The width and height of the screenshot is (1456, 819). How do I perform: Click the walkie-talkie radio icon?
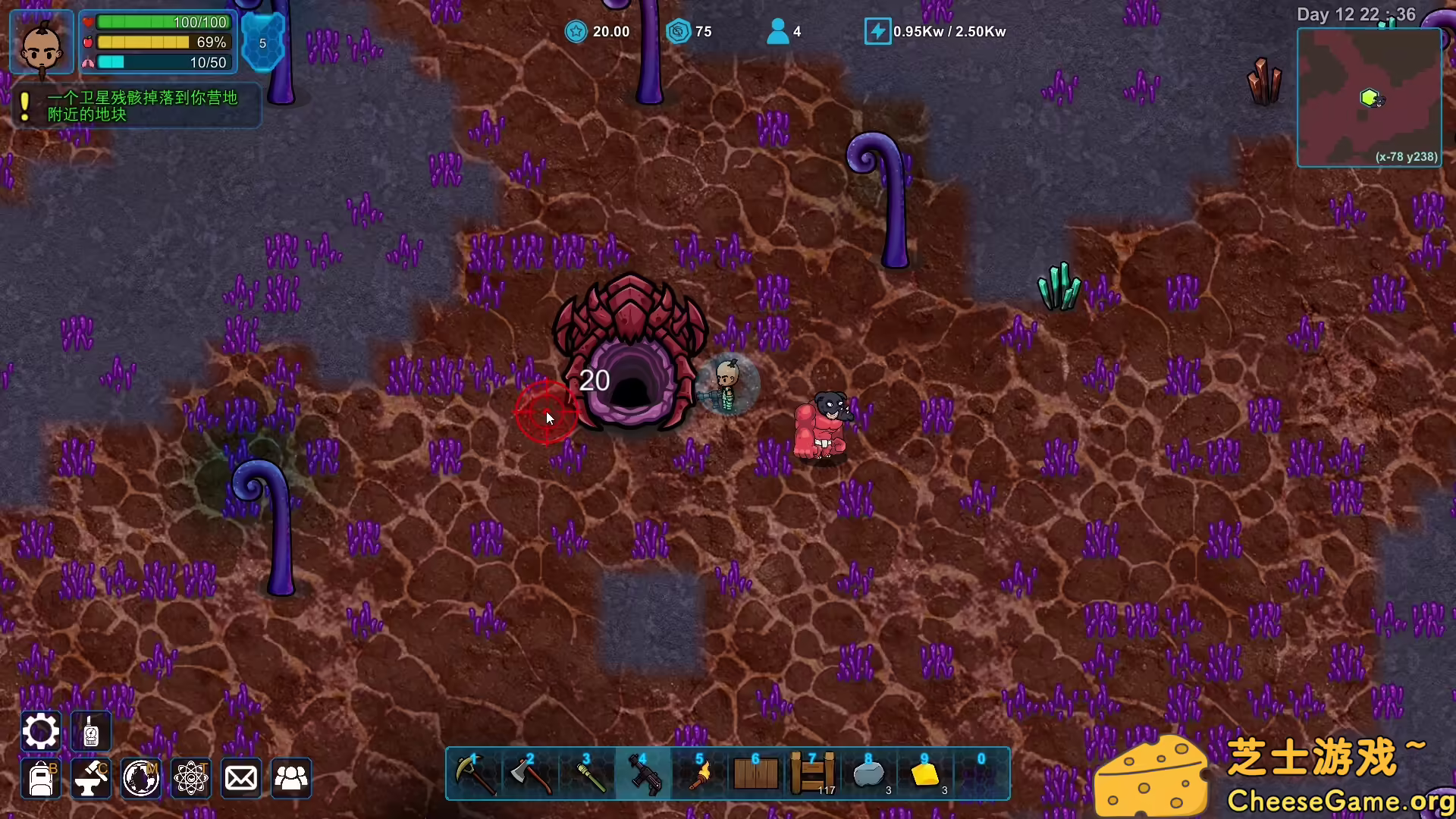tap(91, 732)
